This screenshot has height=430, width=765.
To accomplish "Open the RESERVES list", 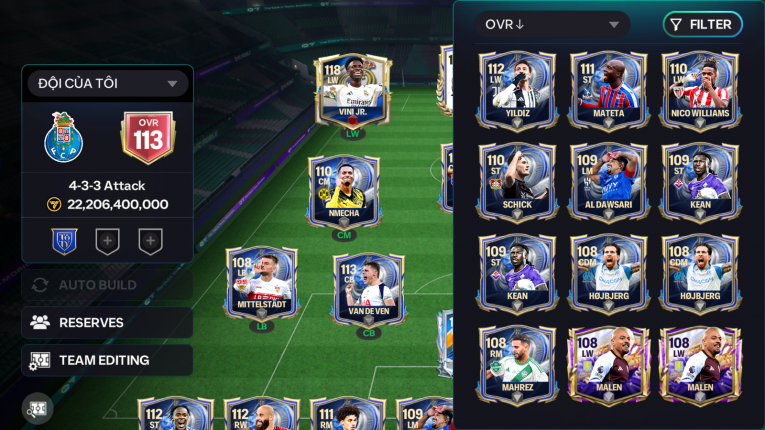I will [x=107, y=322].
